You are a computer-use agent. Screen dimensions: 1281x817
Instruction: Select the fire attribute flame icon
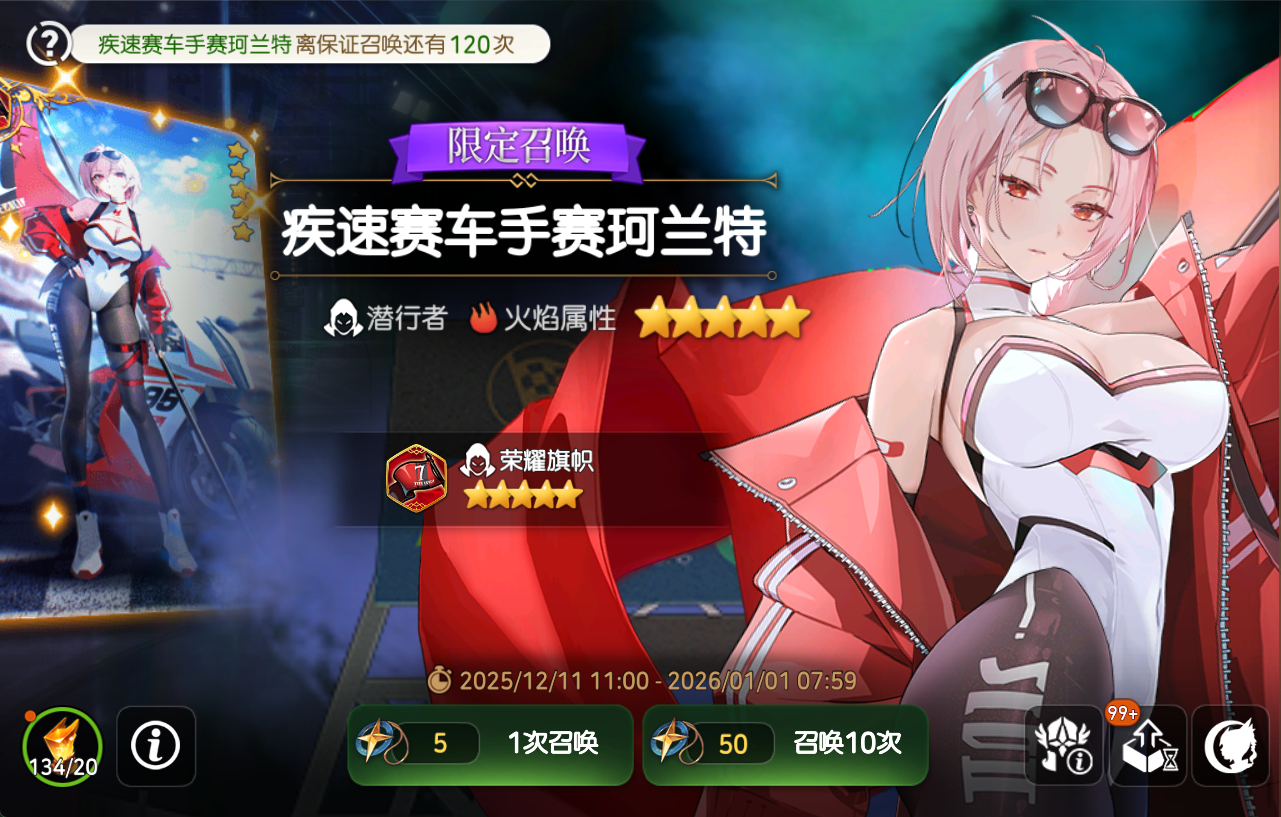tap(487, 318)
